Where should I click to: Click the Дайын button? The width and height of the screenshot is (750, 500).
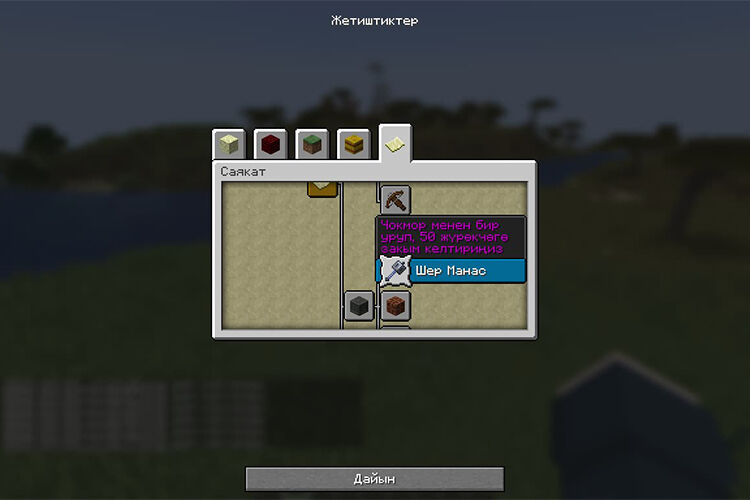click(x=375, y=479)
